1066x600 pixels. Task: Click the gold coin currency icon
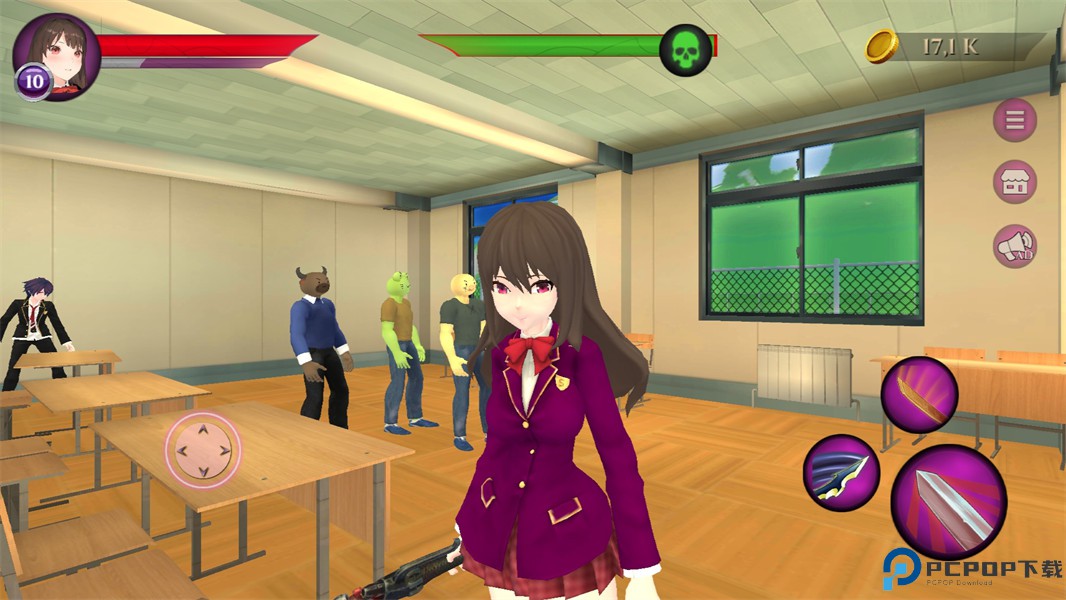click(x=881, y=46)
